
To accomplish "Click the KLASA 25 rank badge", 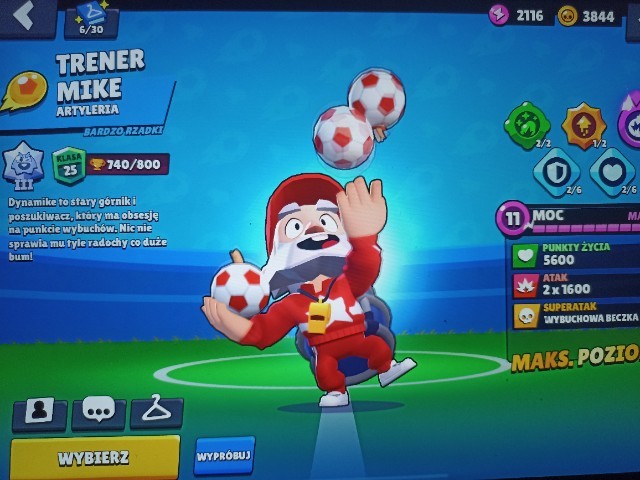I will click(68, 165).
